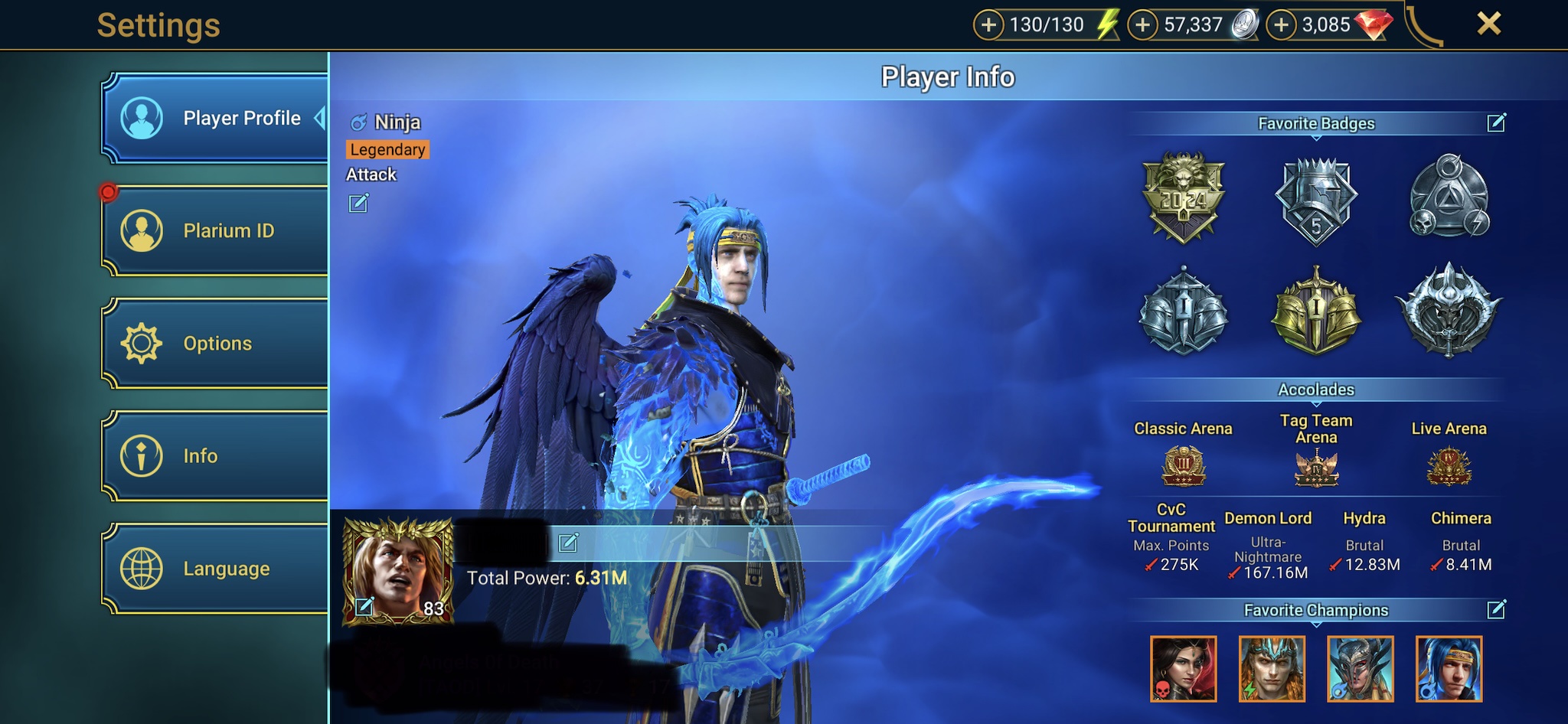Open the Player Profile section
The image size is (1568, 724).
point(216,119)
